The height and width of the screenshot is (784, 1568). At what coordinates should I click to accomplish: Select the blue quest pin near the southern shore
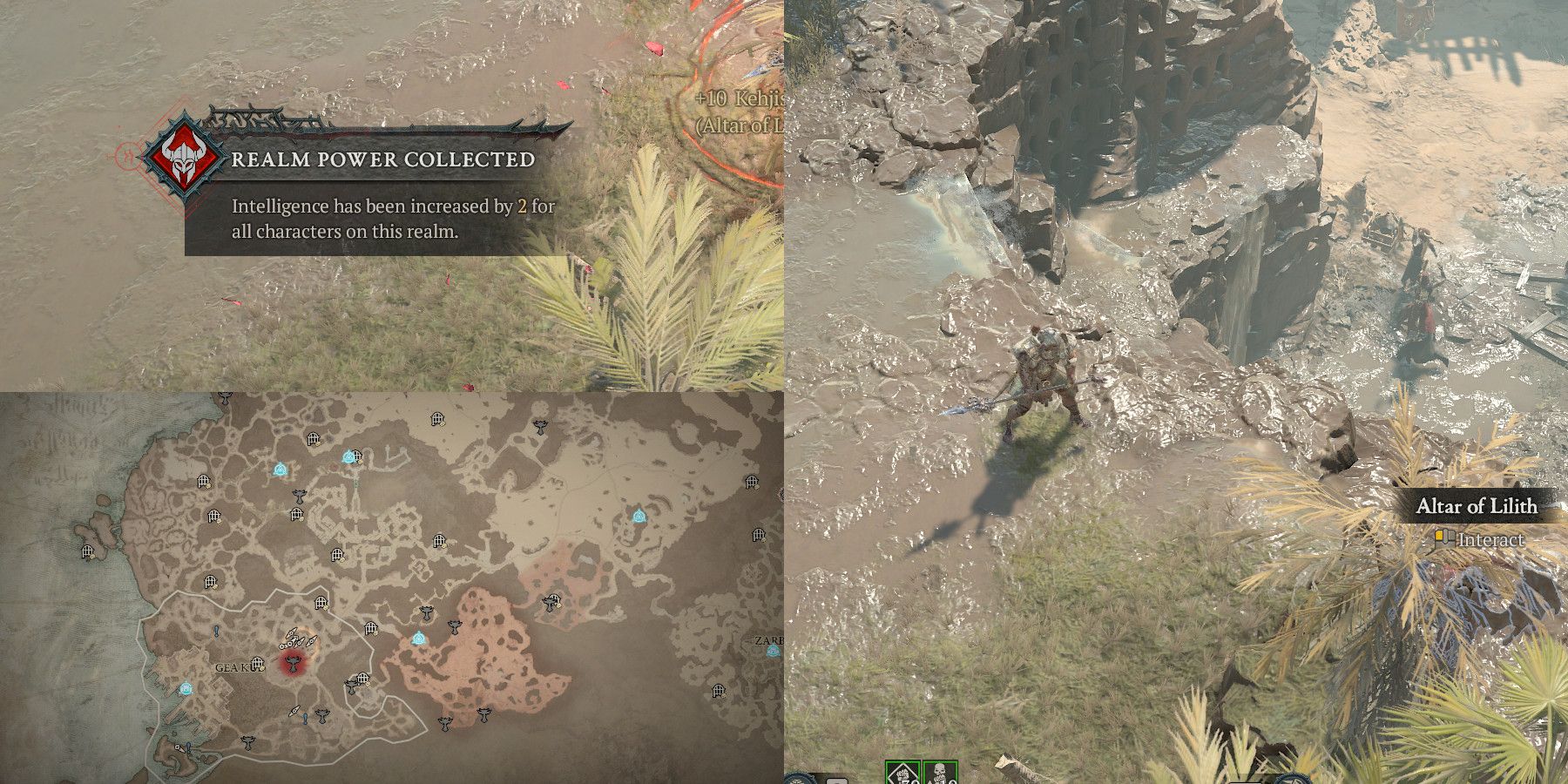(x=187, y=747)
